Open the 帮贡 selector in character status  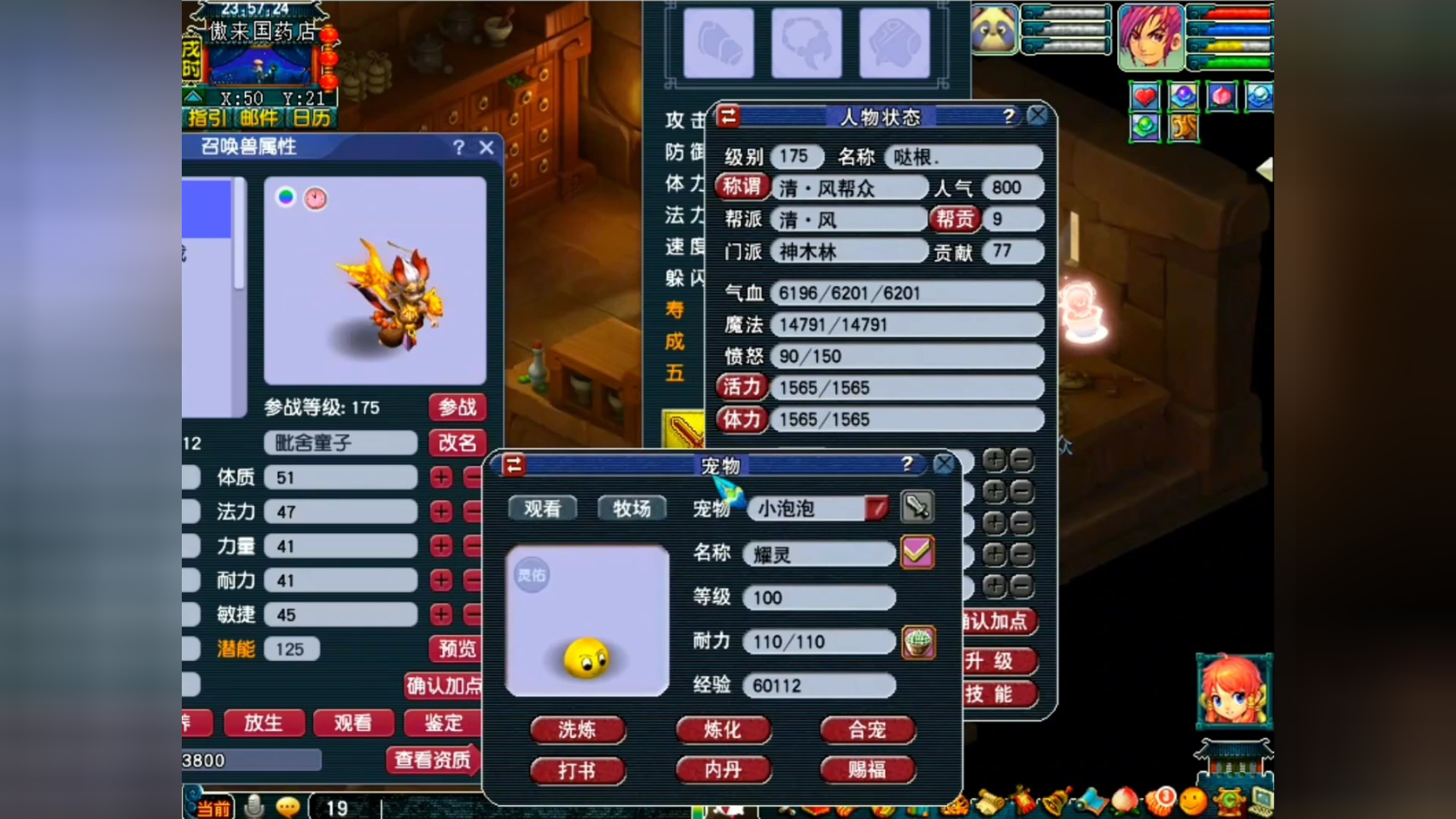[955, 219]
